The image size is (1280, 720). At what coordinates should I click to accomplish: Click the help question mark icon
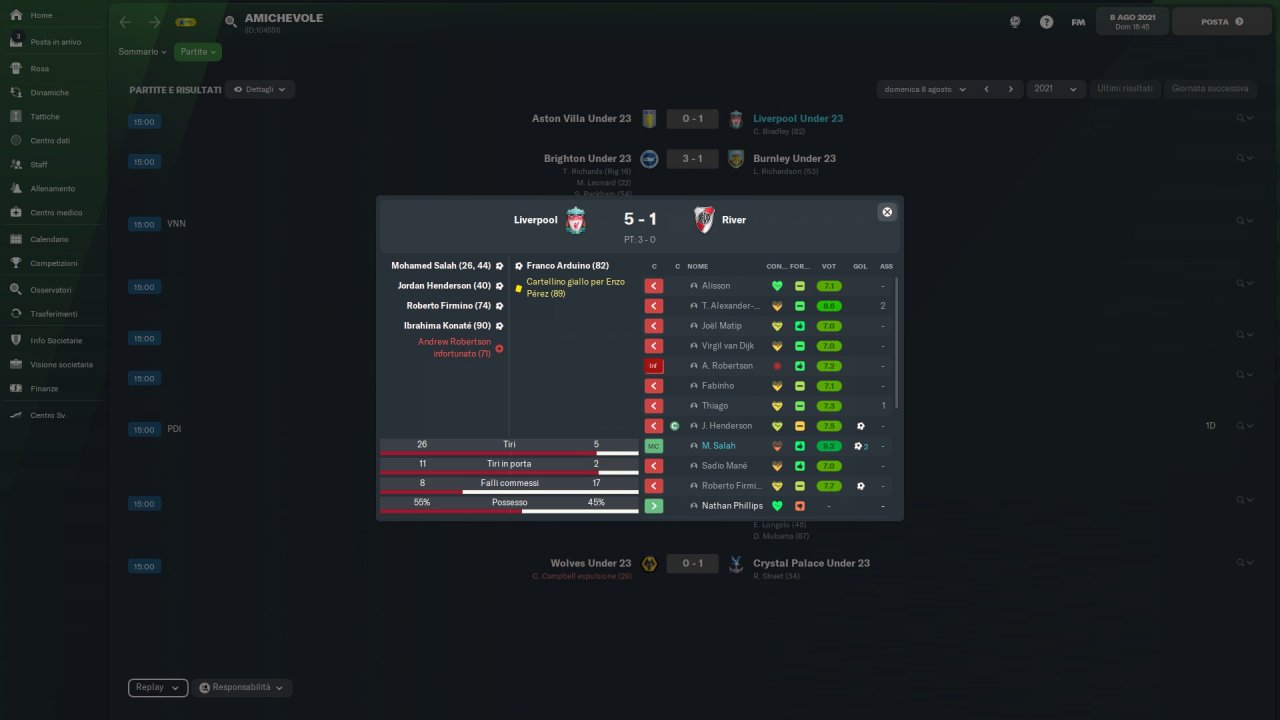click(1046, 22)
